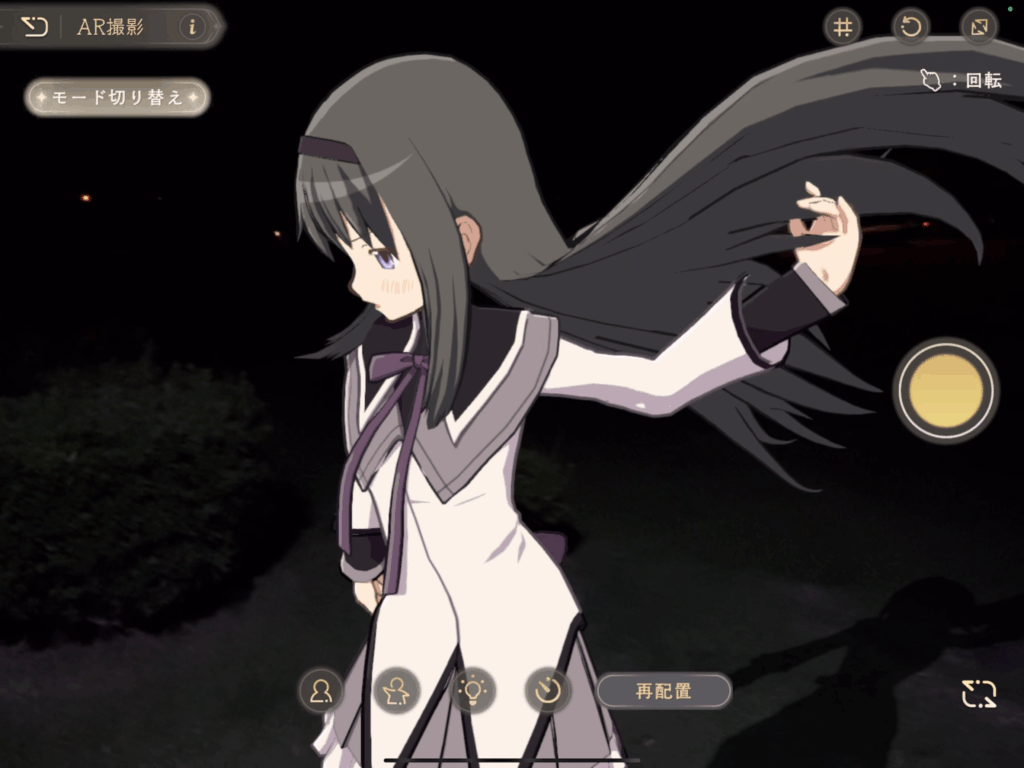Adjust lighting with the lightbulb icon
Viewport: 1024px width, 768px height.
(472, 690)
